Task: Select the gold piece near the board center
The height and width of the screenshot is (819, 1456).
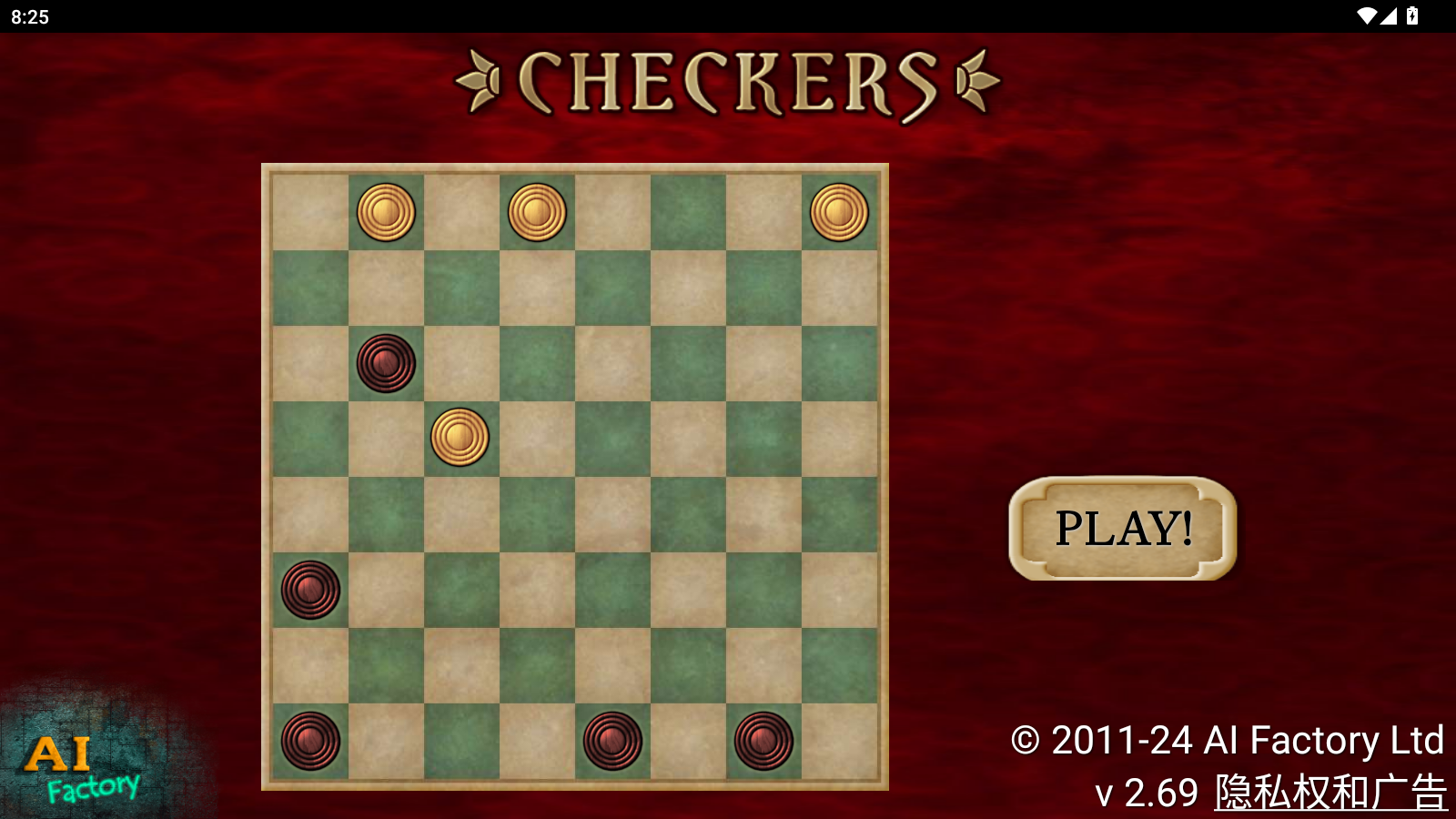Action: click(x=460, y=439)
